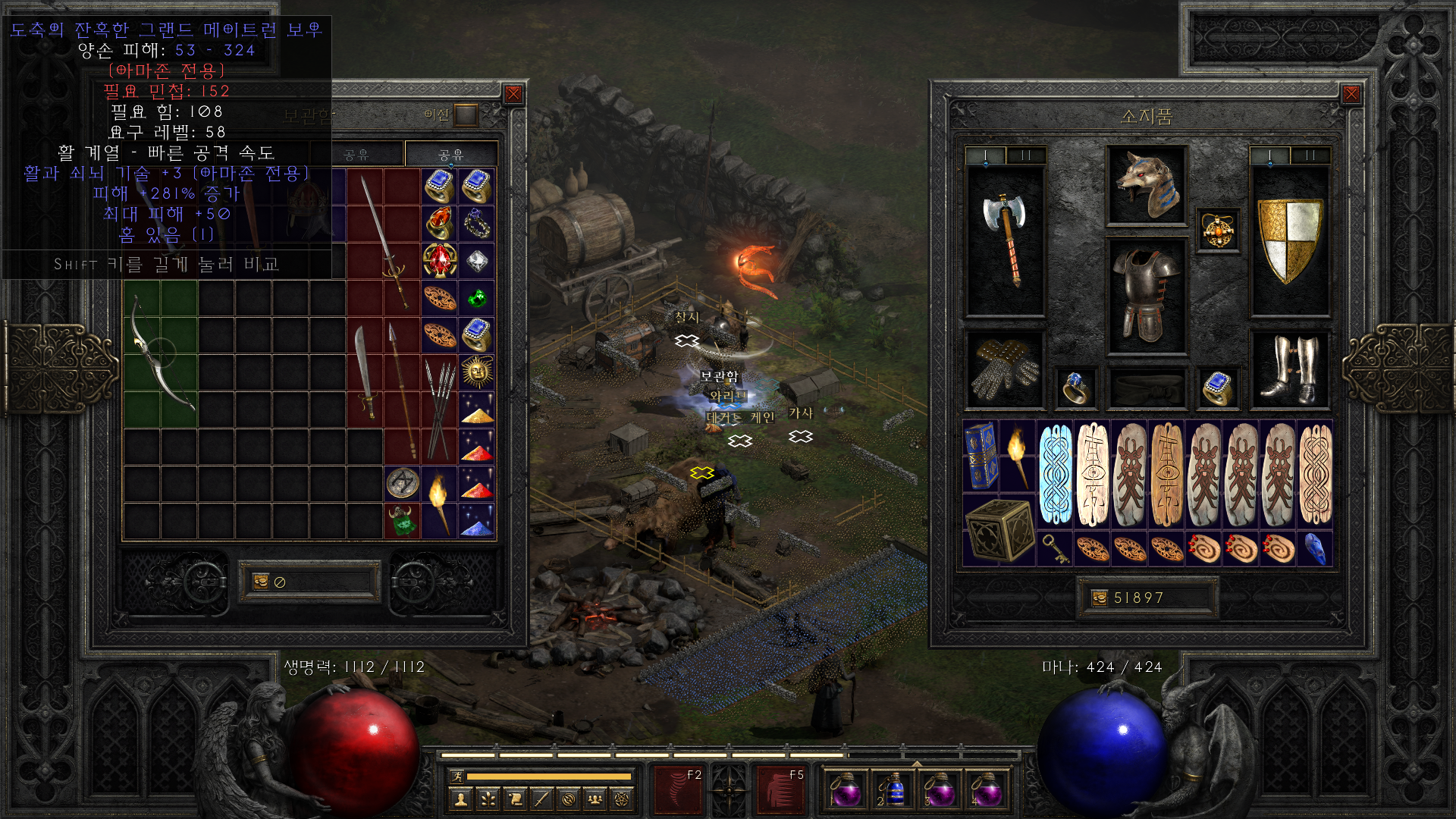Pick up the bow in the stash
This screenshot has width=1456, height=819.
(x=161, y=354)
